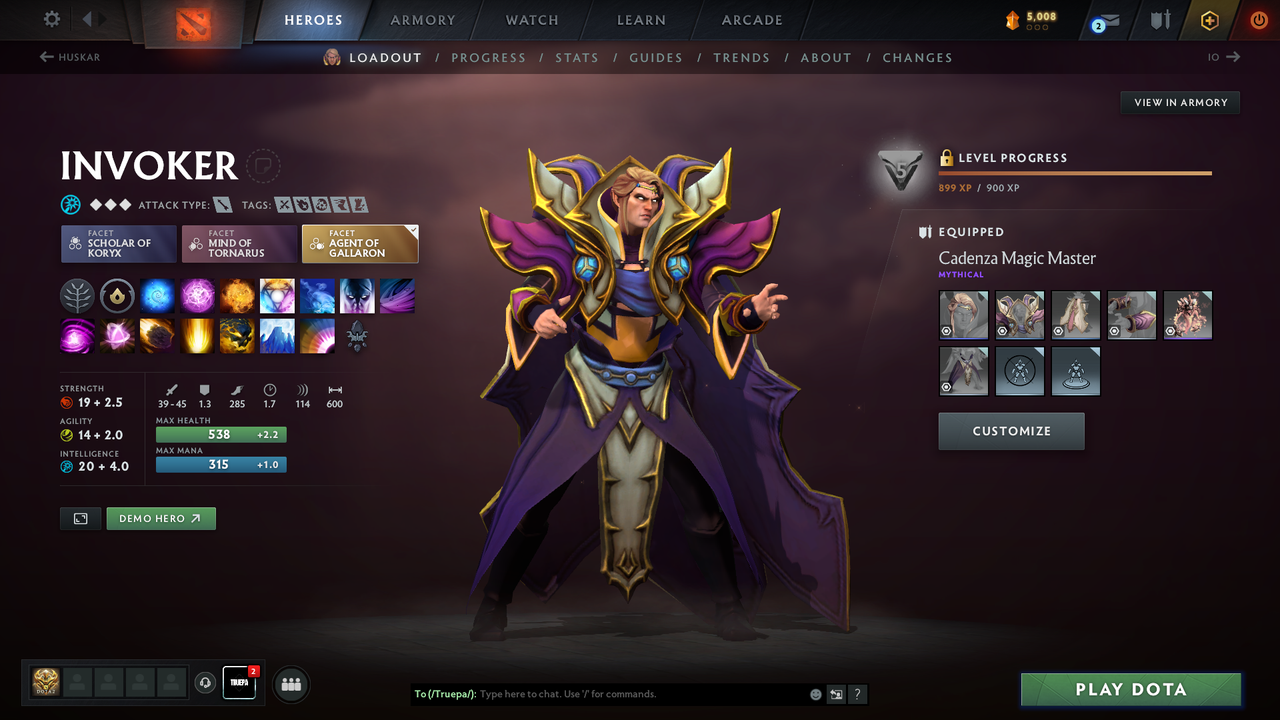Click the power button to exit Dota
The image size is (1280, 720).
1258,20
